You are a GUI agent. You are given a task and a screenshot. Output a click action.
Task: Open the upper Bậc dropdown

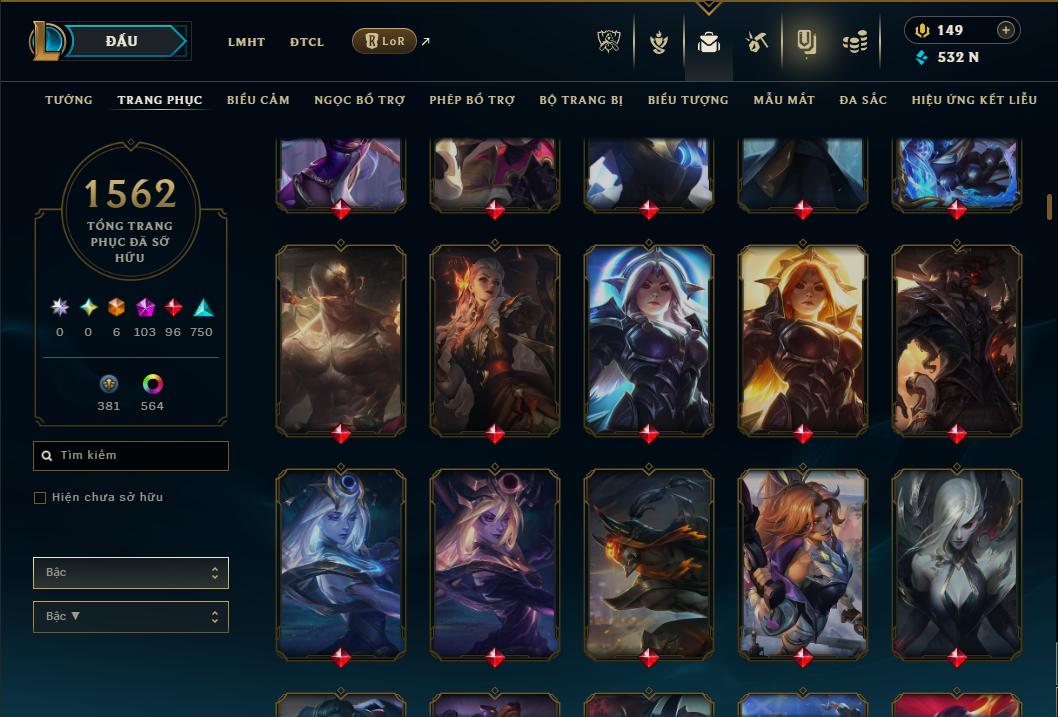coord(131,573)
